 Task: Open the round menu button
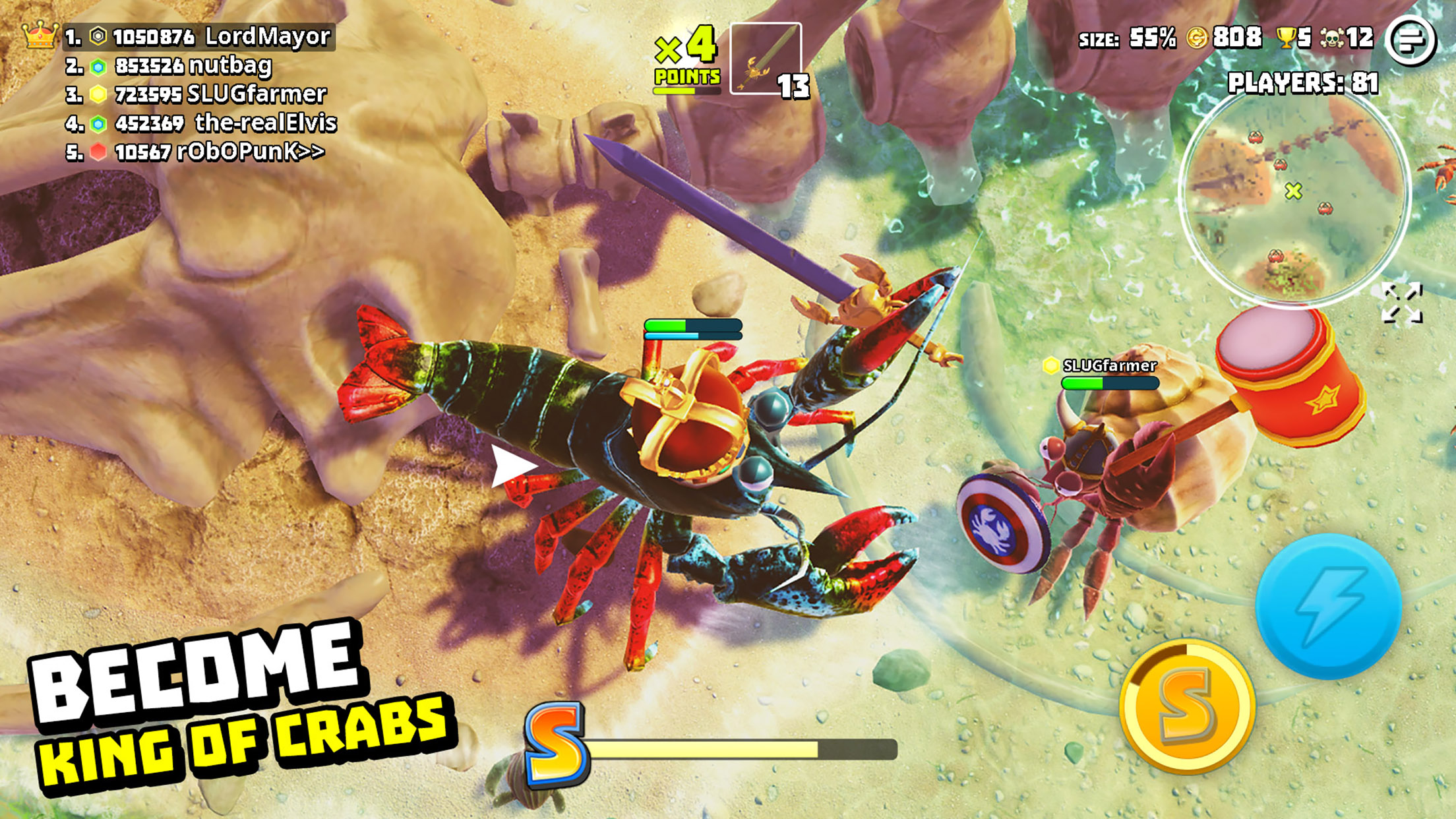click(1410, 40)
